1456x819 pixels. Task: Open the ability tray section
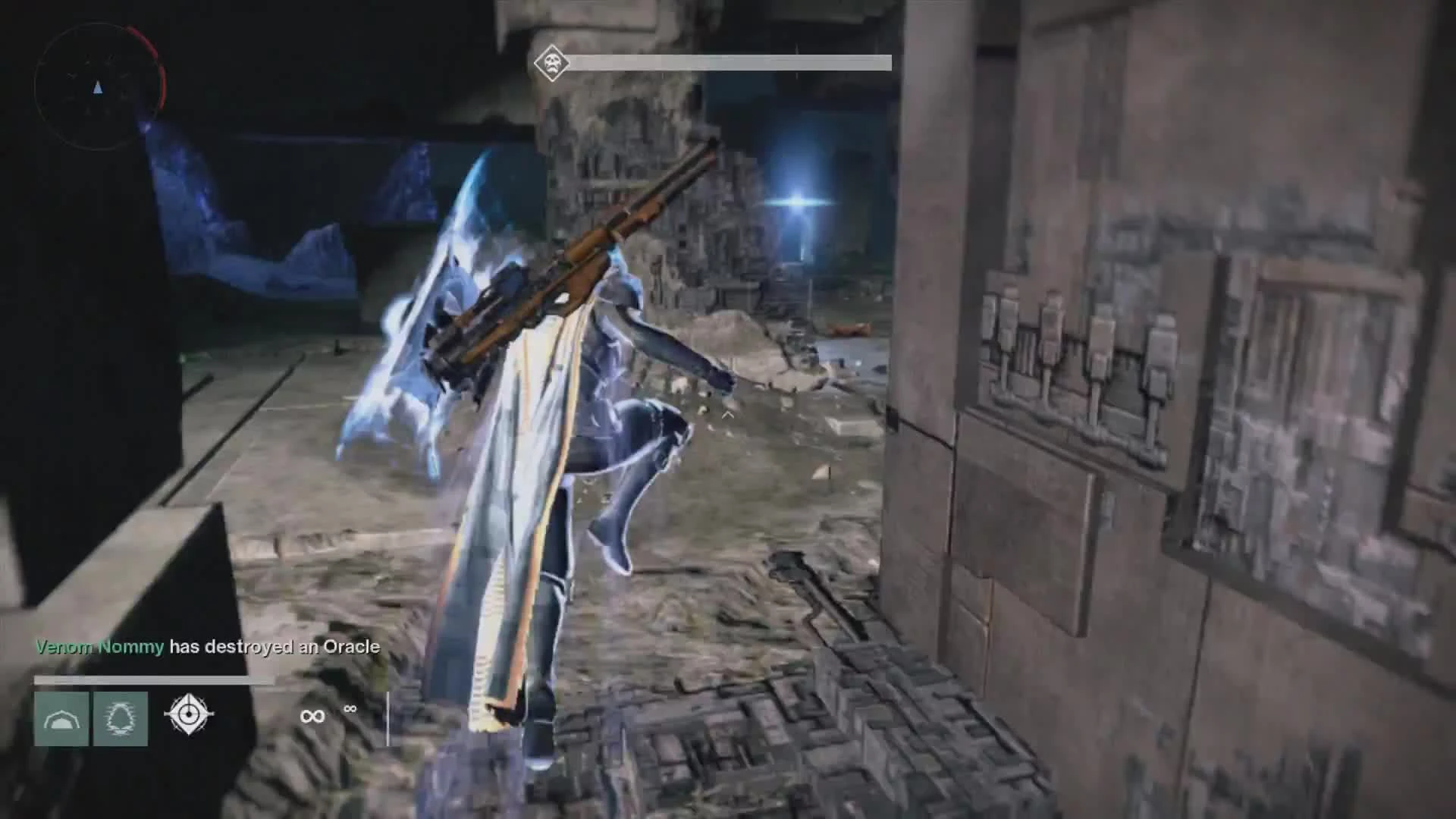pyautogui.click(x=125, y=717)
